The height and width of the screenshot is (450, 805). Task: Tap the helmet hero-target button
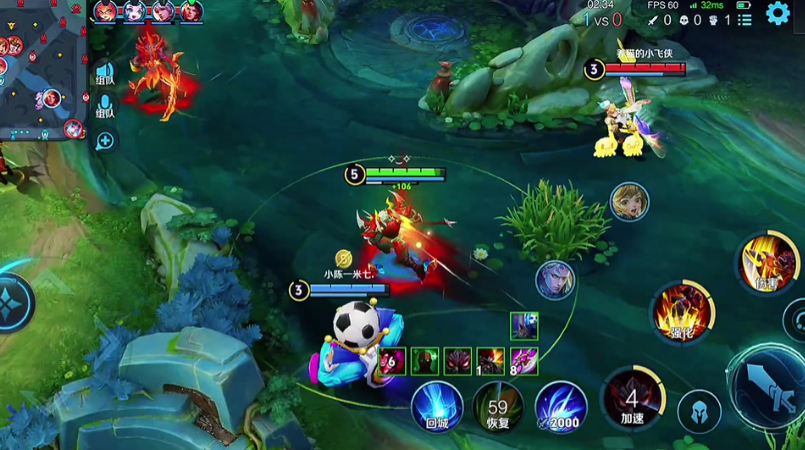699,411
